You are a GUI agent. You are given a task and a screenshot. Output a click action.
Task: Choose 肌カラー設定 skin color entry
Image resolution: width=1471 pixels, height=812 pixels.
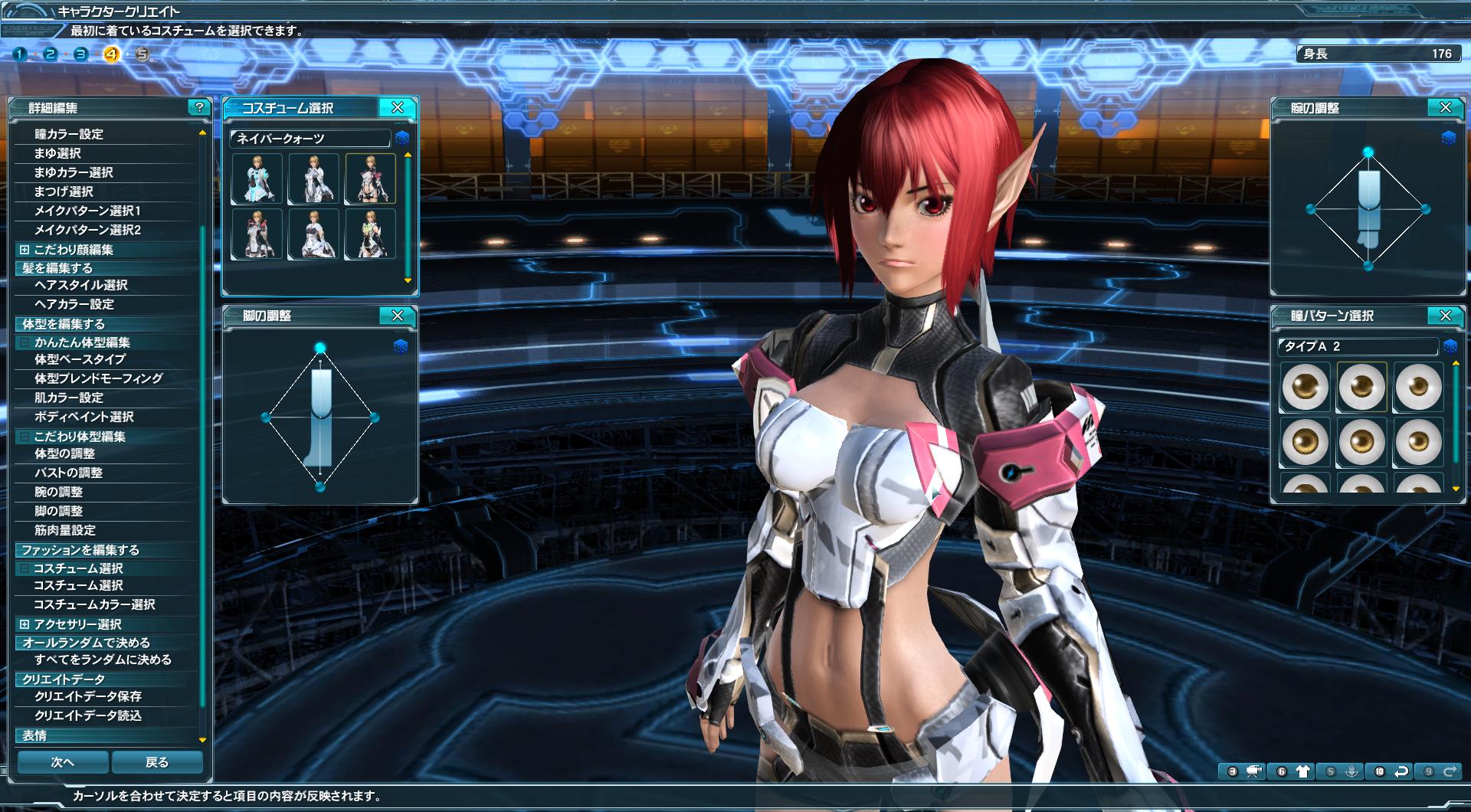[69, 398]
